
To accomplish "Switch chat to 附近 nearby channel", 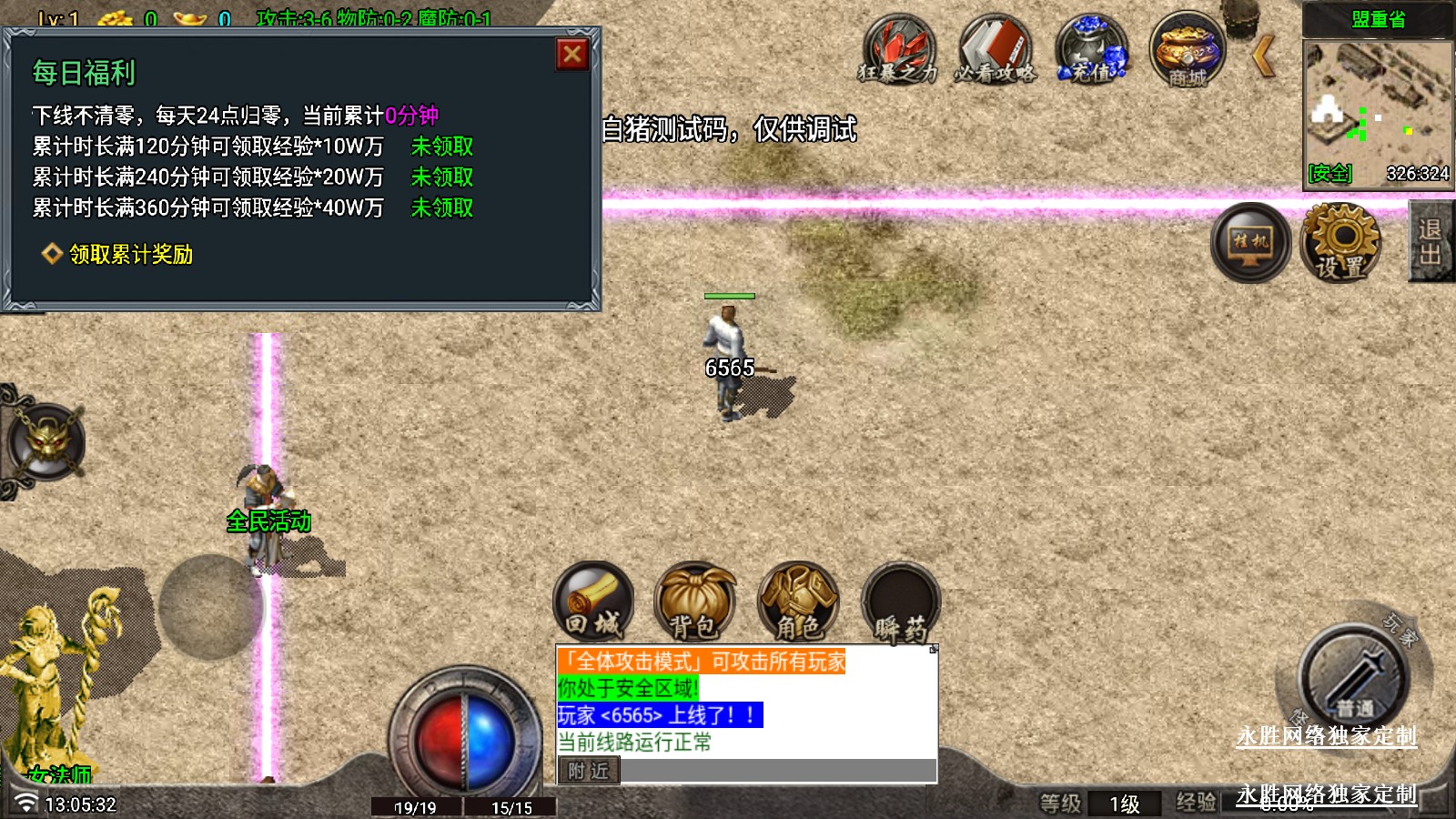I will pos(588,771).
